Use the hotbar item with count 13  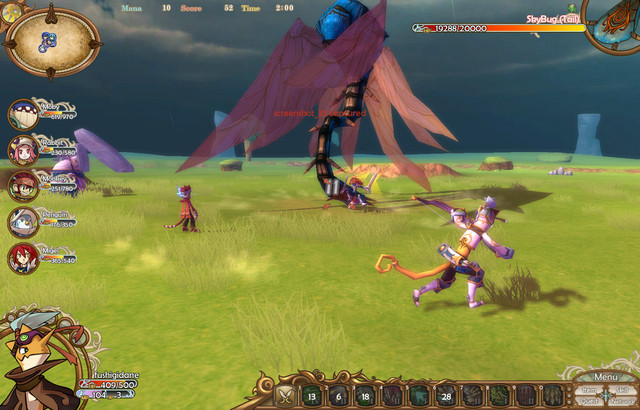(x=312, y=395)
